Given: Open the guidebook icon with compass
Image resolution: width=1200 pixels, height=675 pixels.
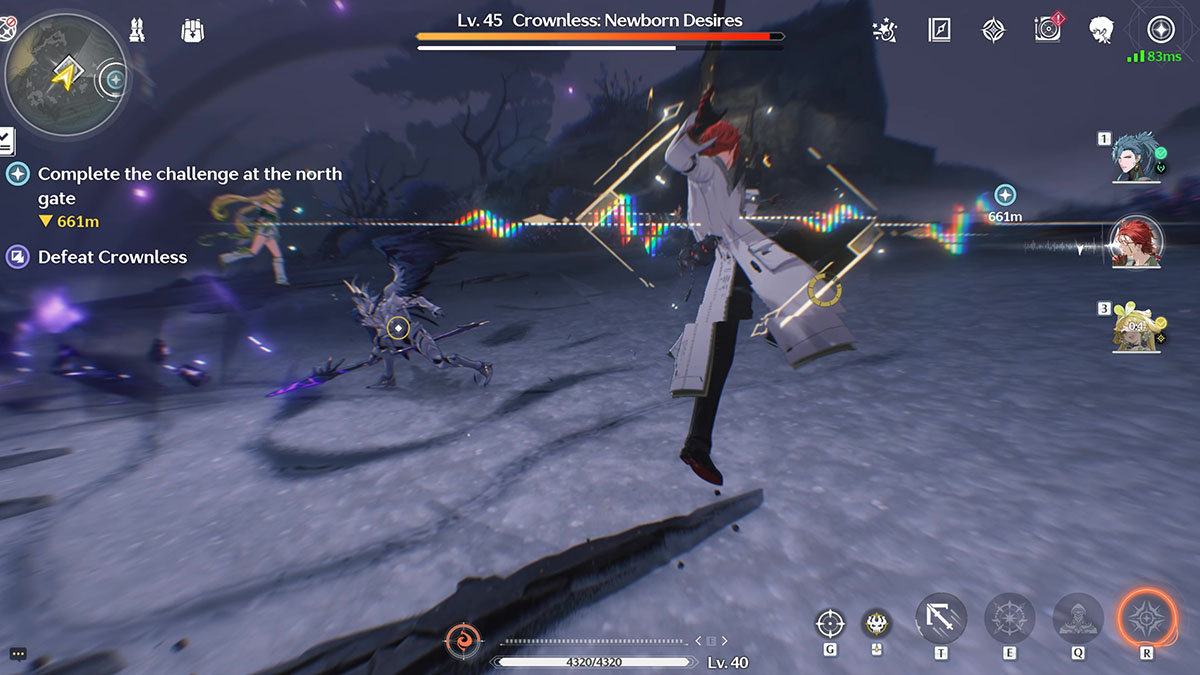Looking at the screenshot, I should (939, 30).
